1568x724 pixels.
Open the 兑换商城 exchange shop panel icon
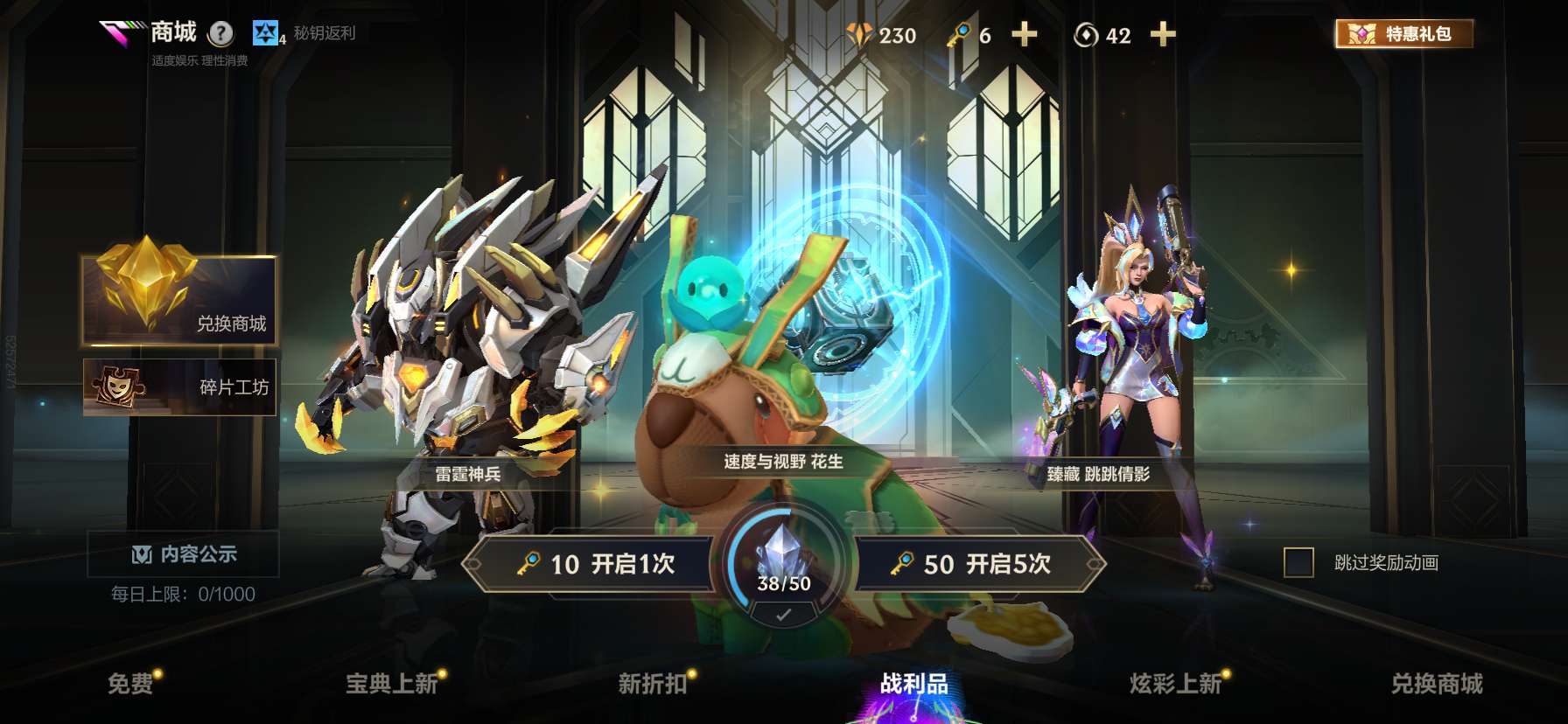click(x=143, y=290)
